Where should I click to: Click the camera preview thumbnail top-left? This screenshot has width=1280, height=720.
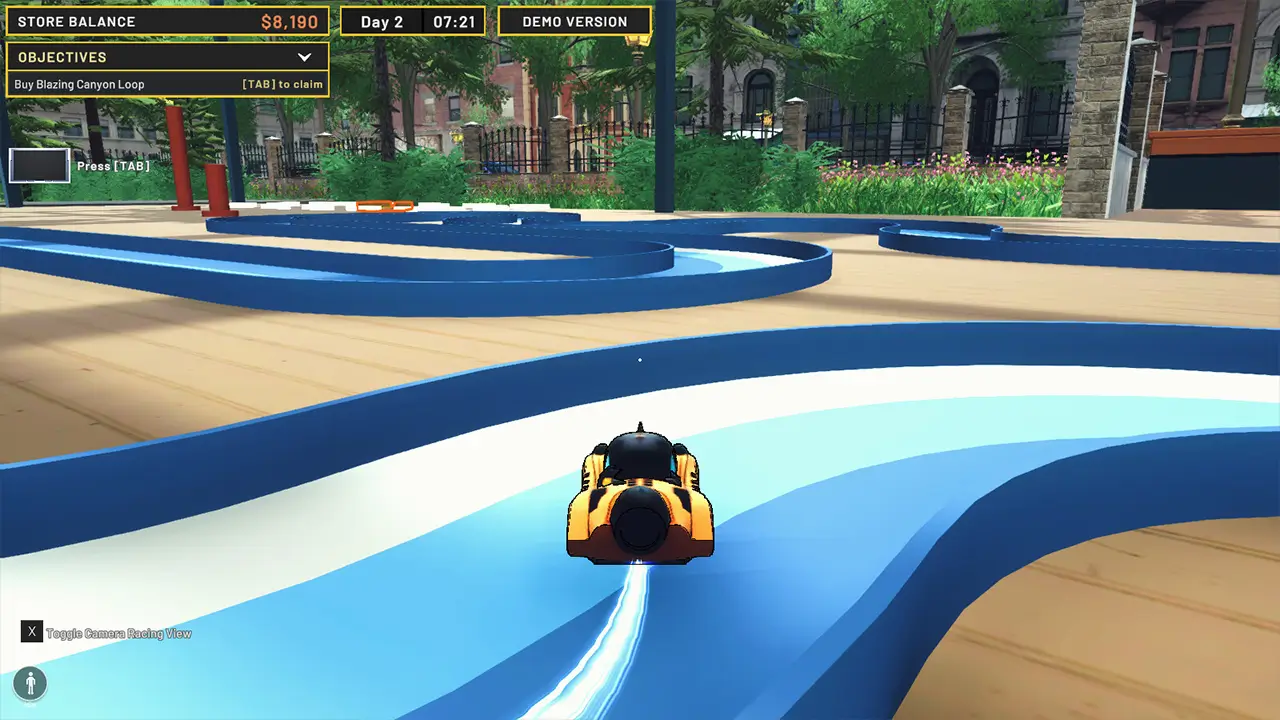pyautogui.click(x=38, y=165)
